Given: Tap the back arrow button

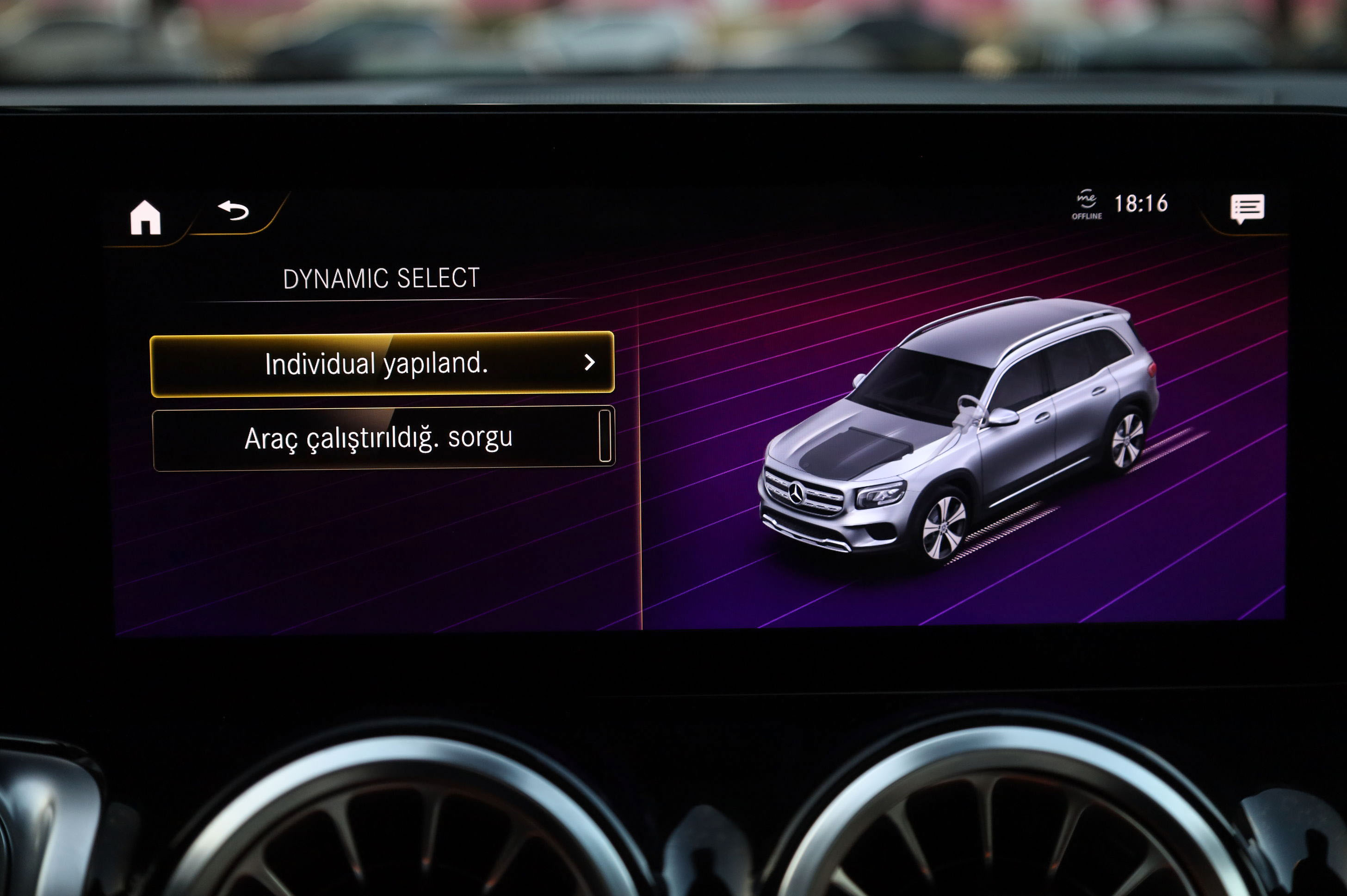Looking at the screenshot, I should [233, 211].
